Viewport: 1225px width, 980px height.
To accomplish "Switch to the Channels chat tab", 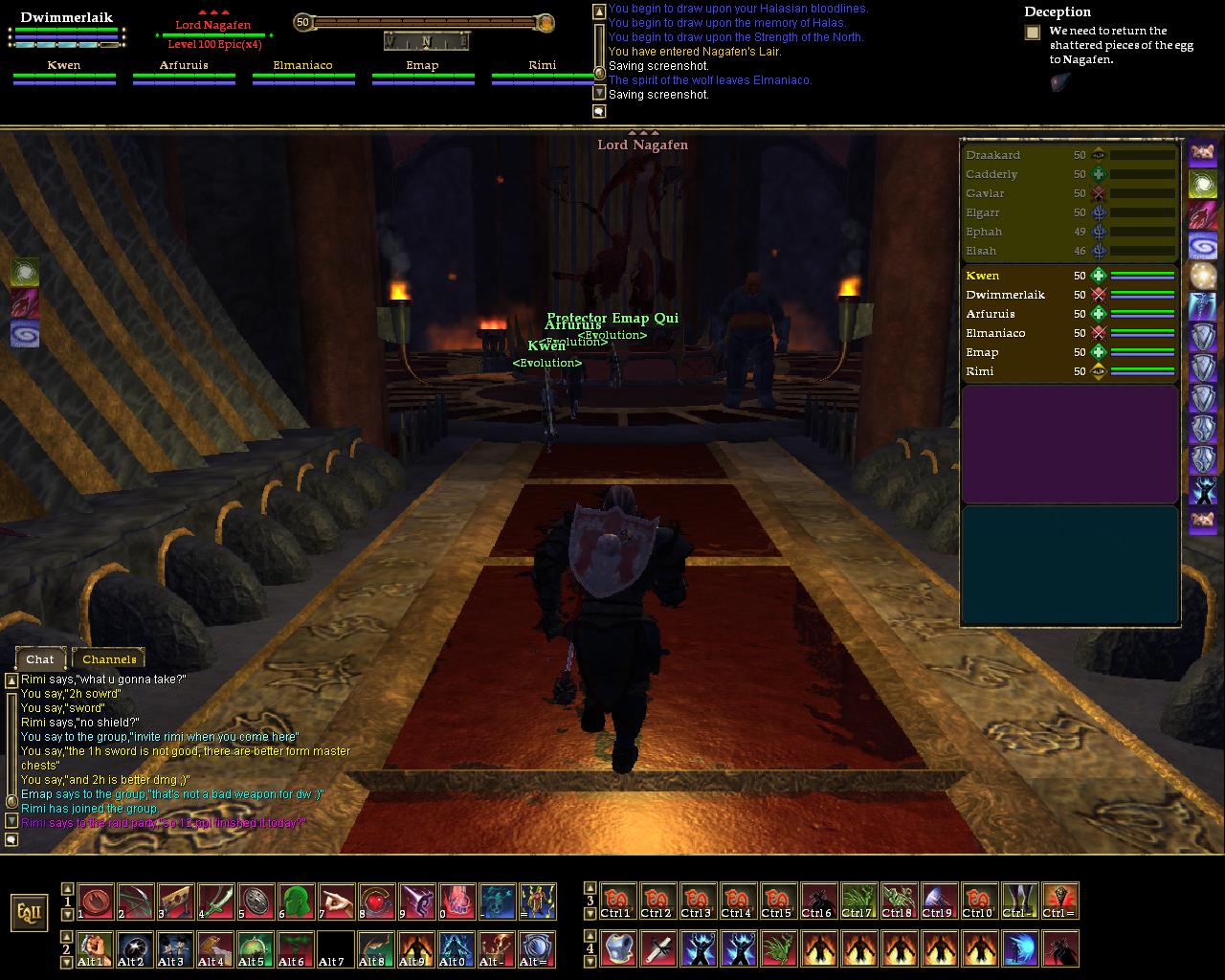I will [108, 658].
